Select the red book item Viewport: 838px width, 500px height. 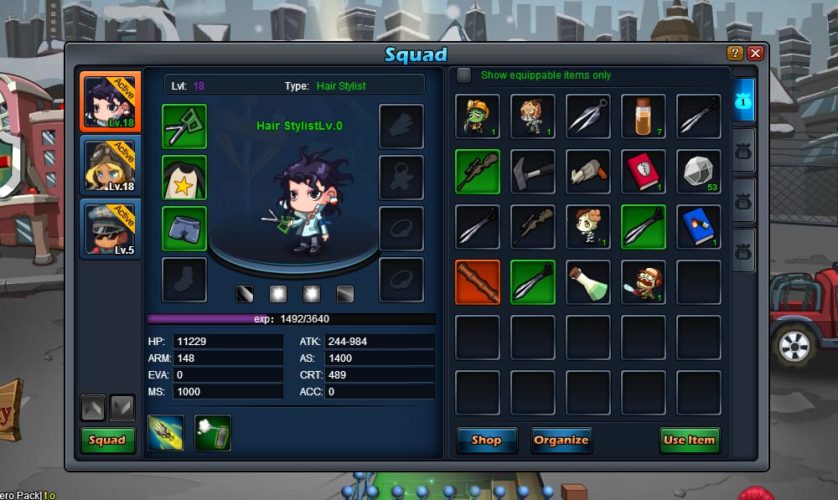pos(643,171)
